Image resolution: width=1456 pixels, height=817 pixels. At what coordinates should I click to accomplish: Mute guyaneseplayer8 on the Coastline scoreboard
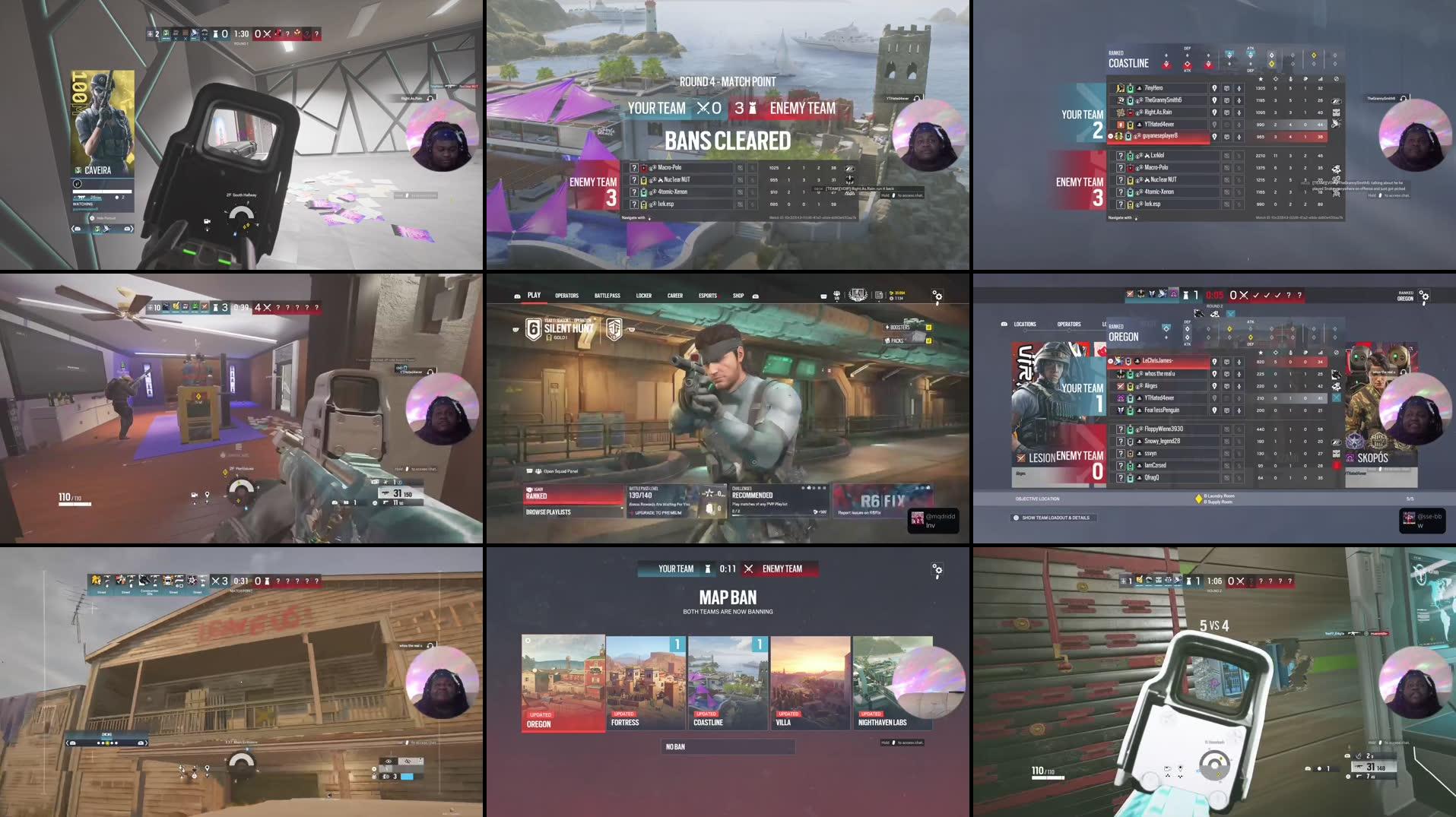coord(1239,137)
